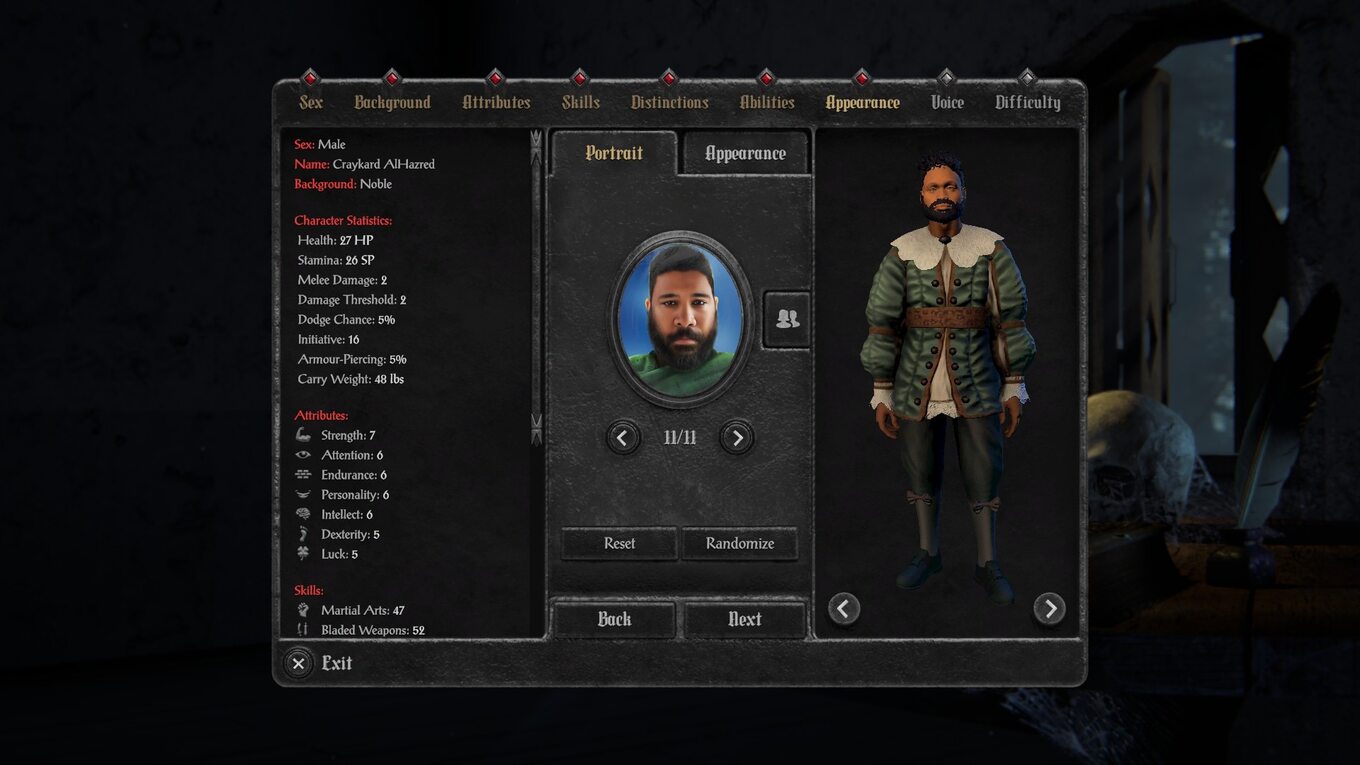Open the Distinctions tab

(669, 102)
